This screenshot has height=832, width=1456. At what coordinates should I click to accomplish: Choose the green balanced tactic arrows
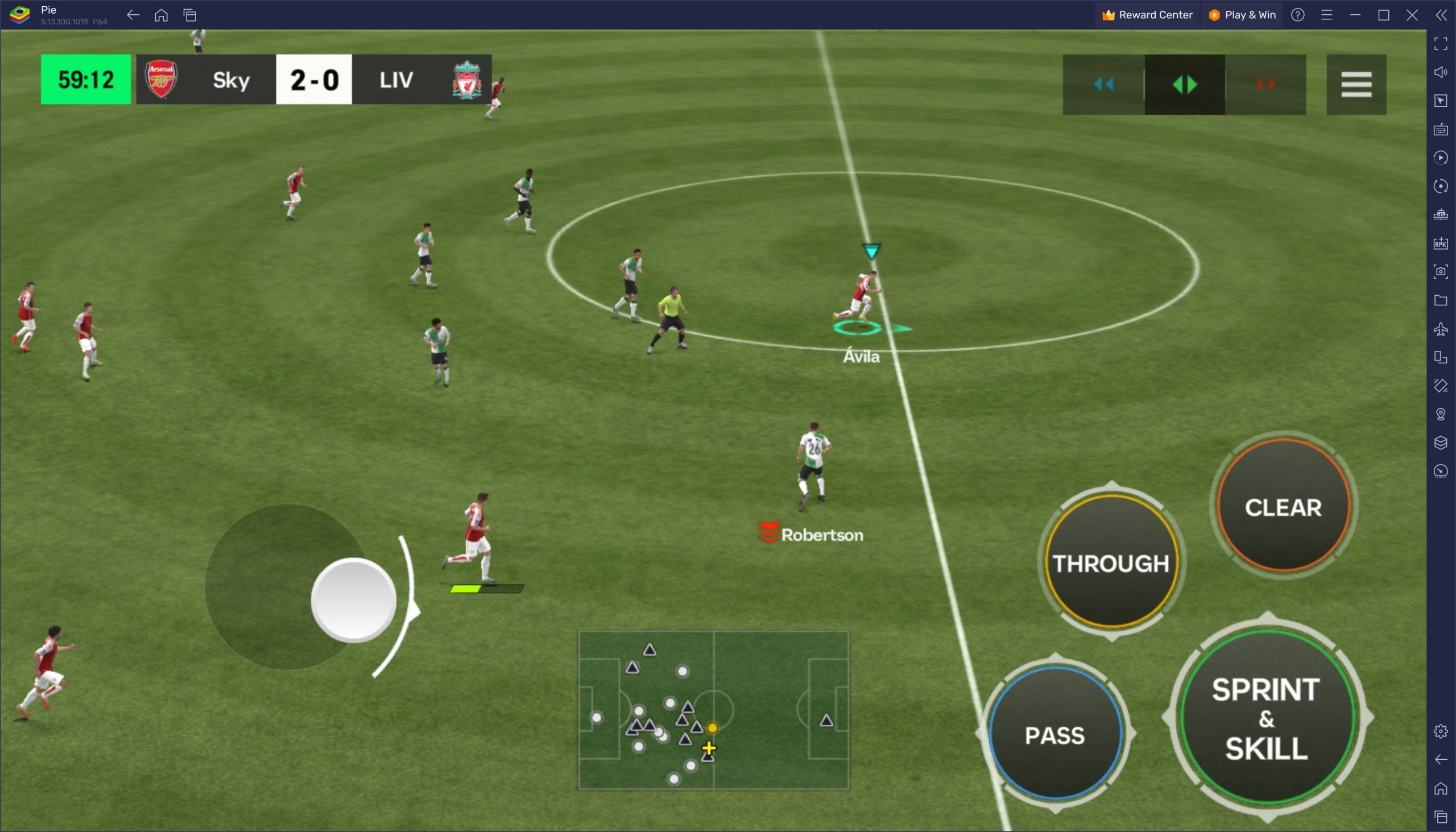tap(1185, 85)
